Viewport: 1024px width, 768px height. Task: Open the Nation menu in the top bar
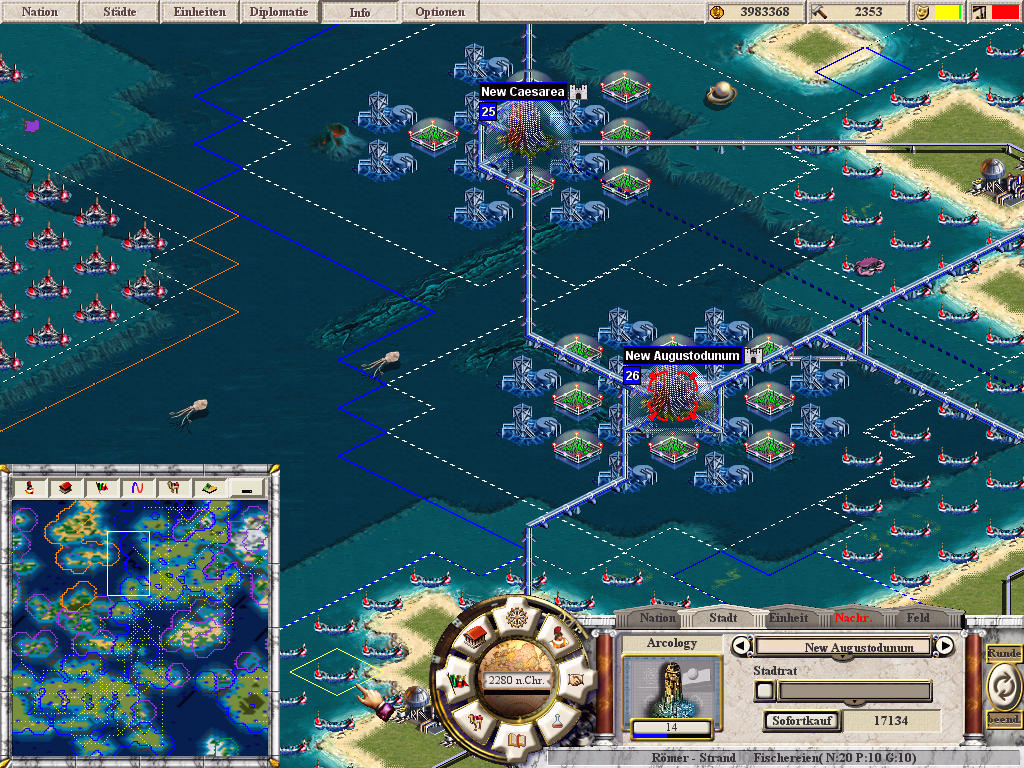point(40,12)
